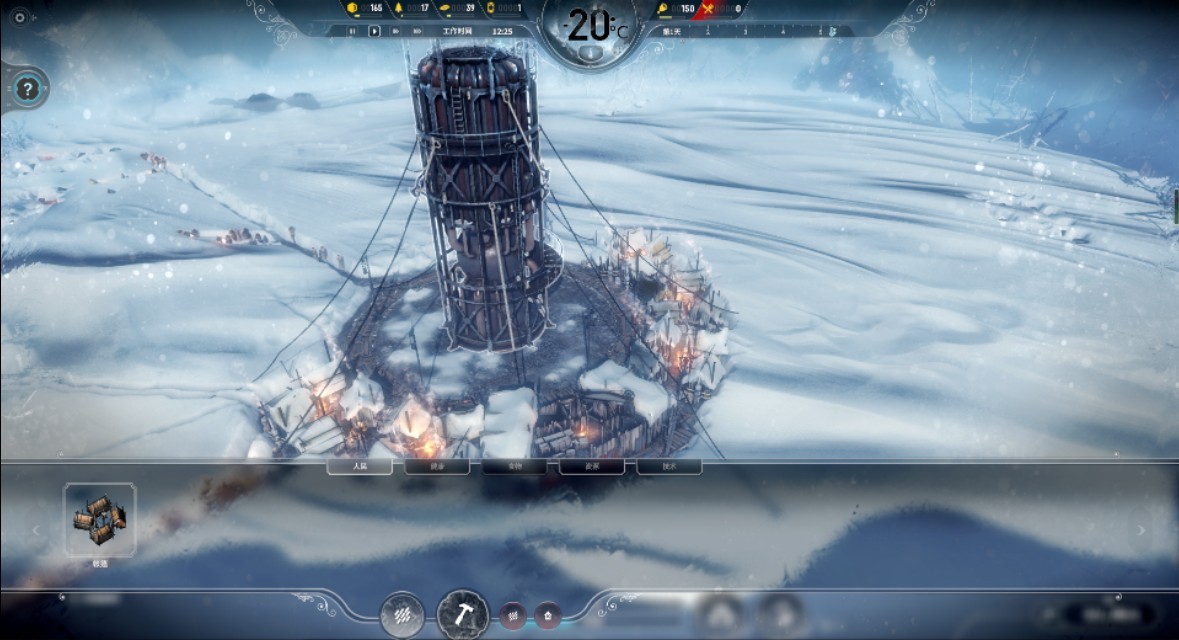Open the help question mark button
The image size is (1179, 640).
[28, 90]
